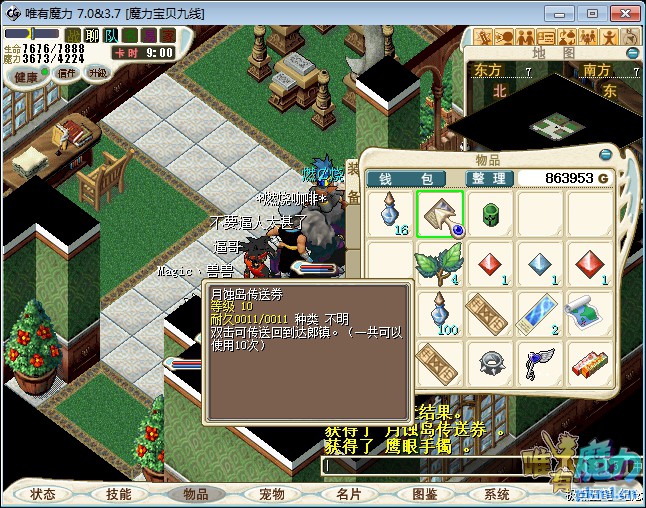Image resolution: width=646 pixels, height=508 pixels.
Task: Select the green barrel item slot
Action: [x=490, y=213]
